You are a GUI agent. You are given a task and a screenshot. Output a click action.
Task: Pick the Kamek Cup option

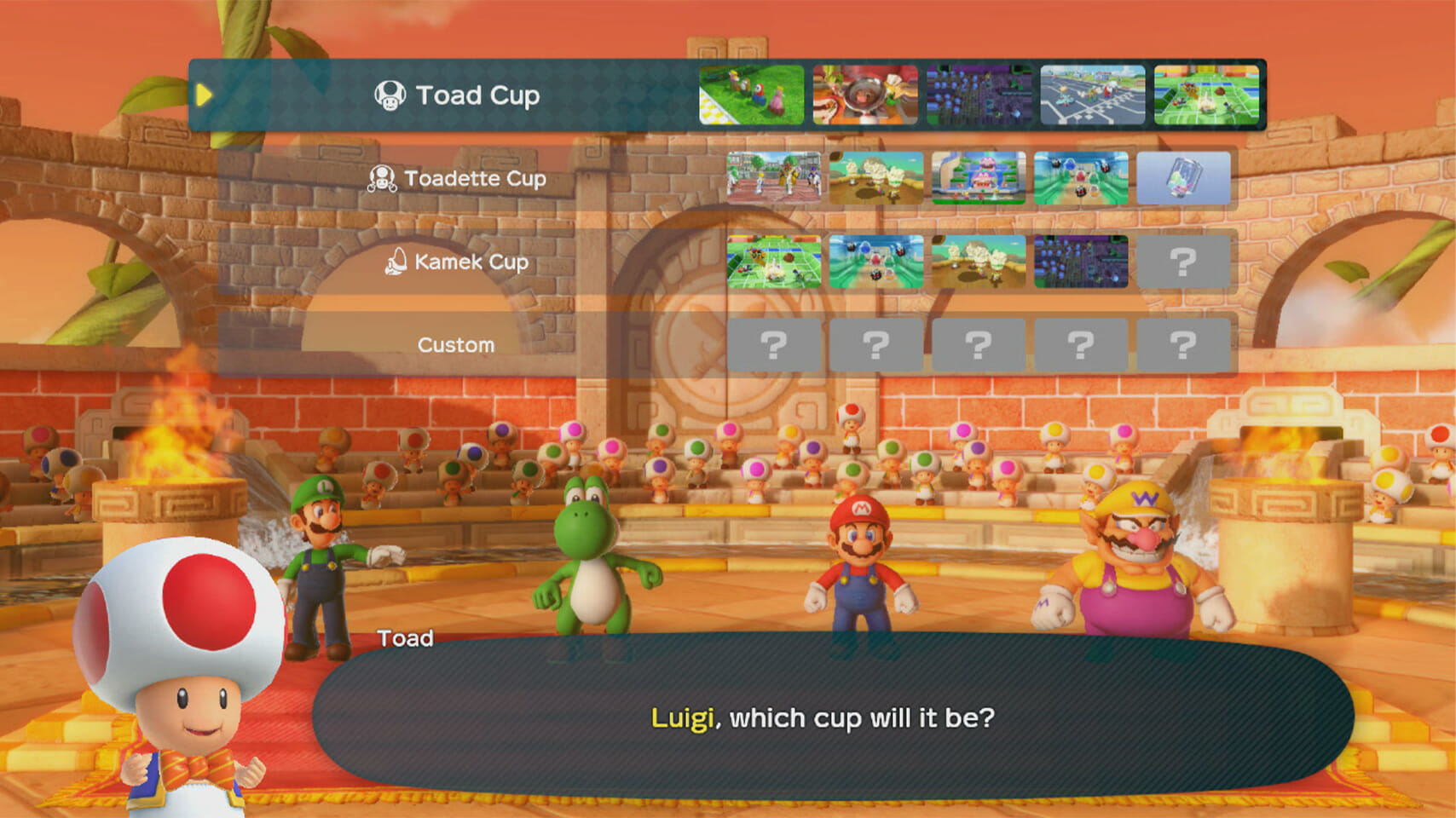point(458,262)
